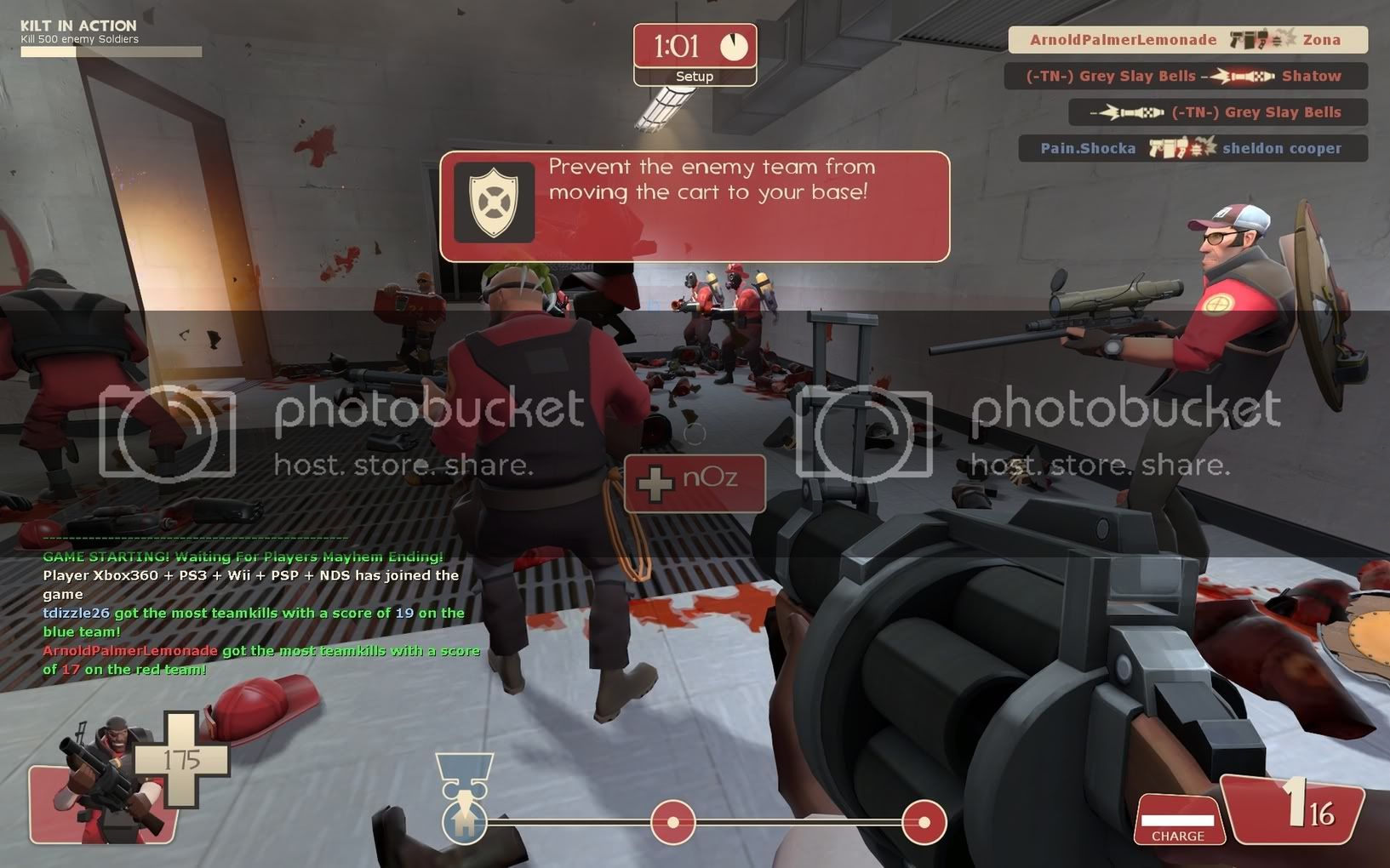Click the ArnoldPalmerLemonade–Zona kill feed entry
Screen dimensions: 1390x868
tap(1187, 40)
